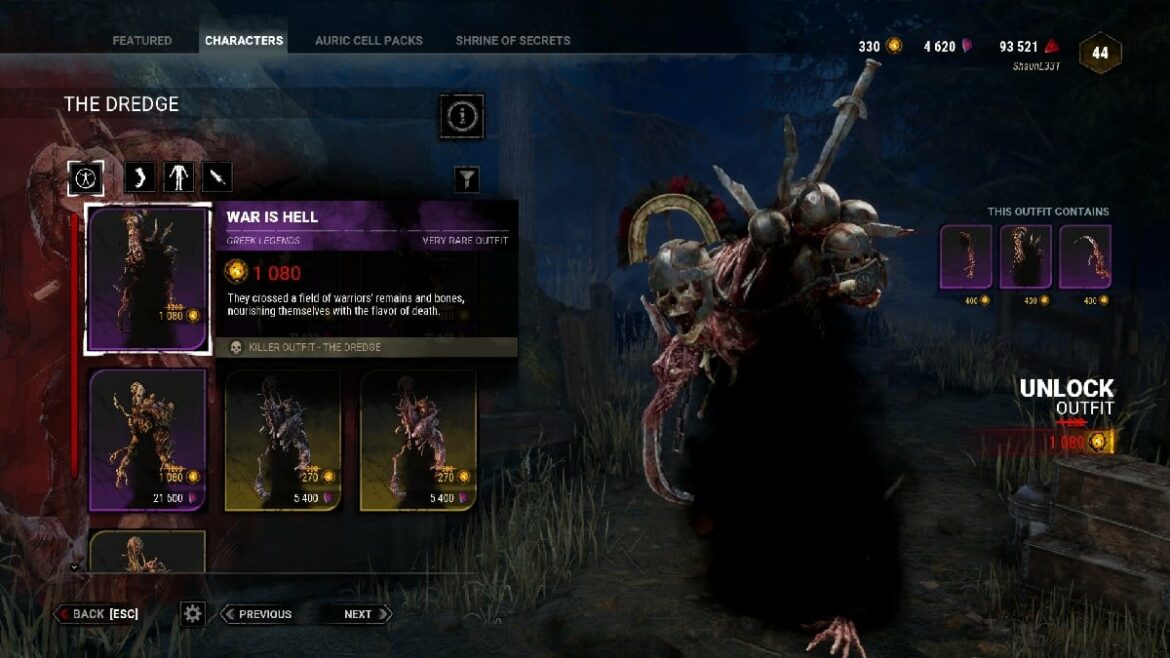Filter by the arm-shaped cosmetic category

140,178
